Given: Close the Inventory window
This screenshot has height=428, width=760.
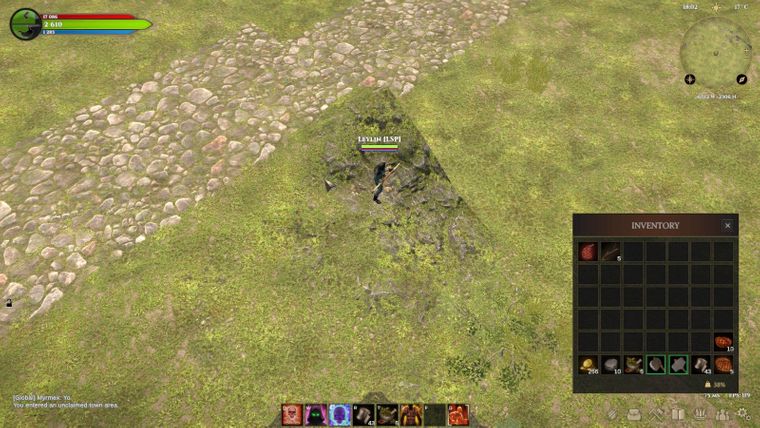Looking at the screenshot, I should coord(727,226).
